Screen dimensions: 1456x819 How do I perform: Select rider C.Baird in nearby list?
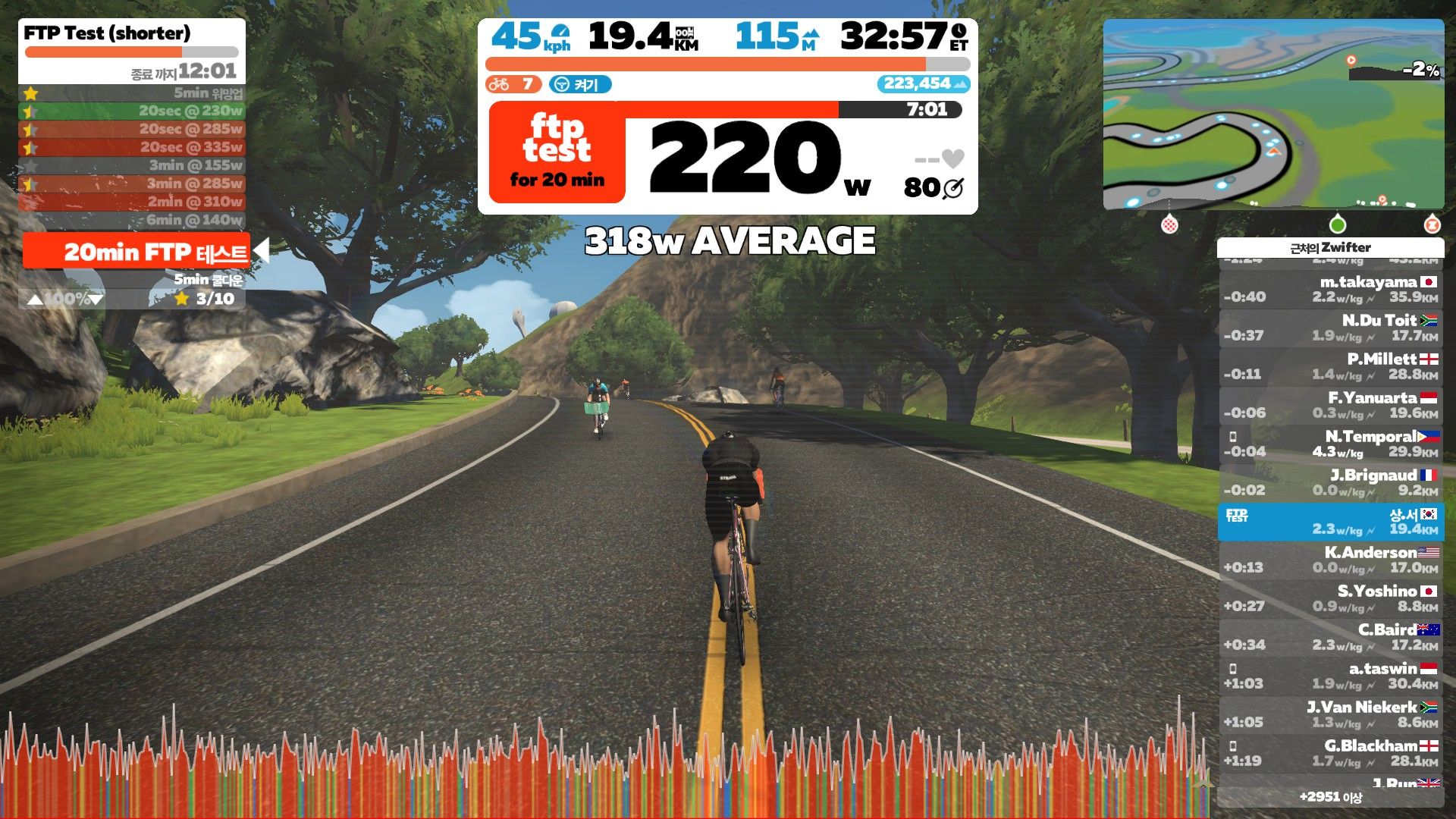pos(1331,637)
